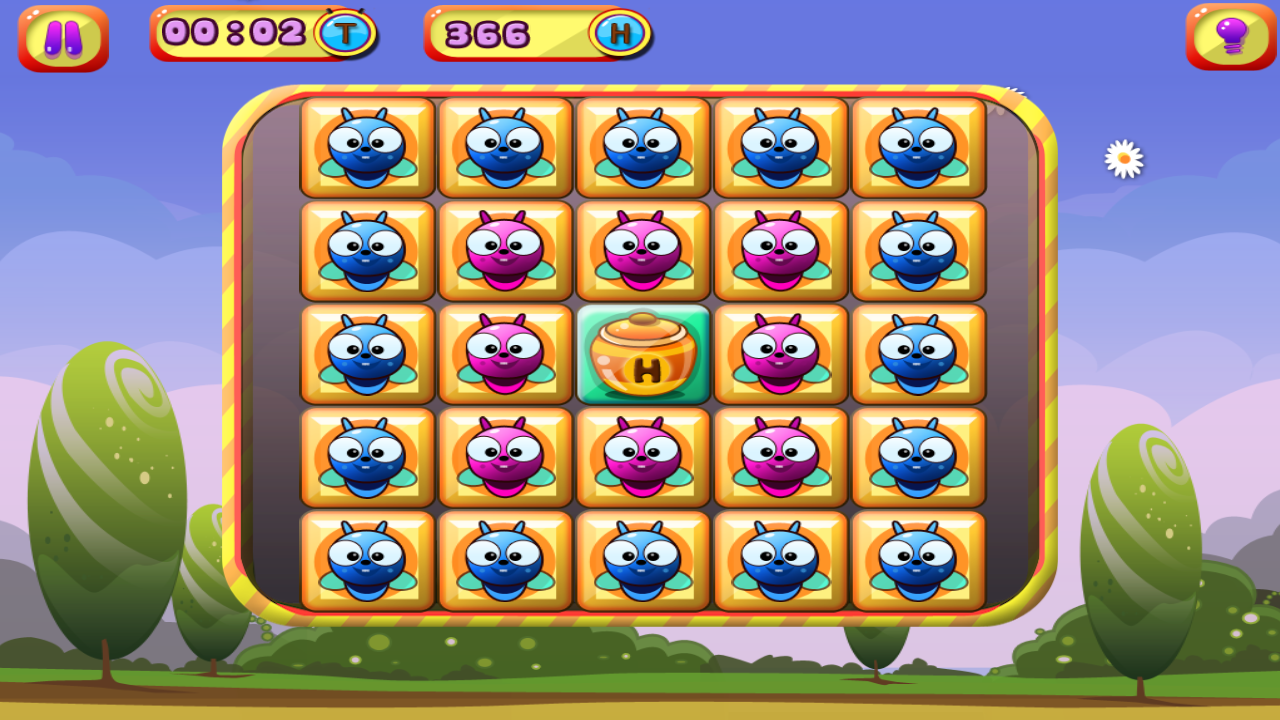Image resolution: width=1280 pixels, height=720 pixels.
Task: Select the honey pot tile in the grid center
Action: [643, 355]
